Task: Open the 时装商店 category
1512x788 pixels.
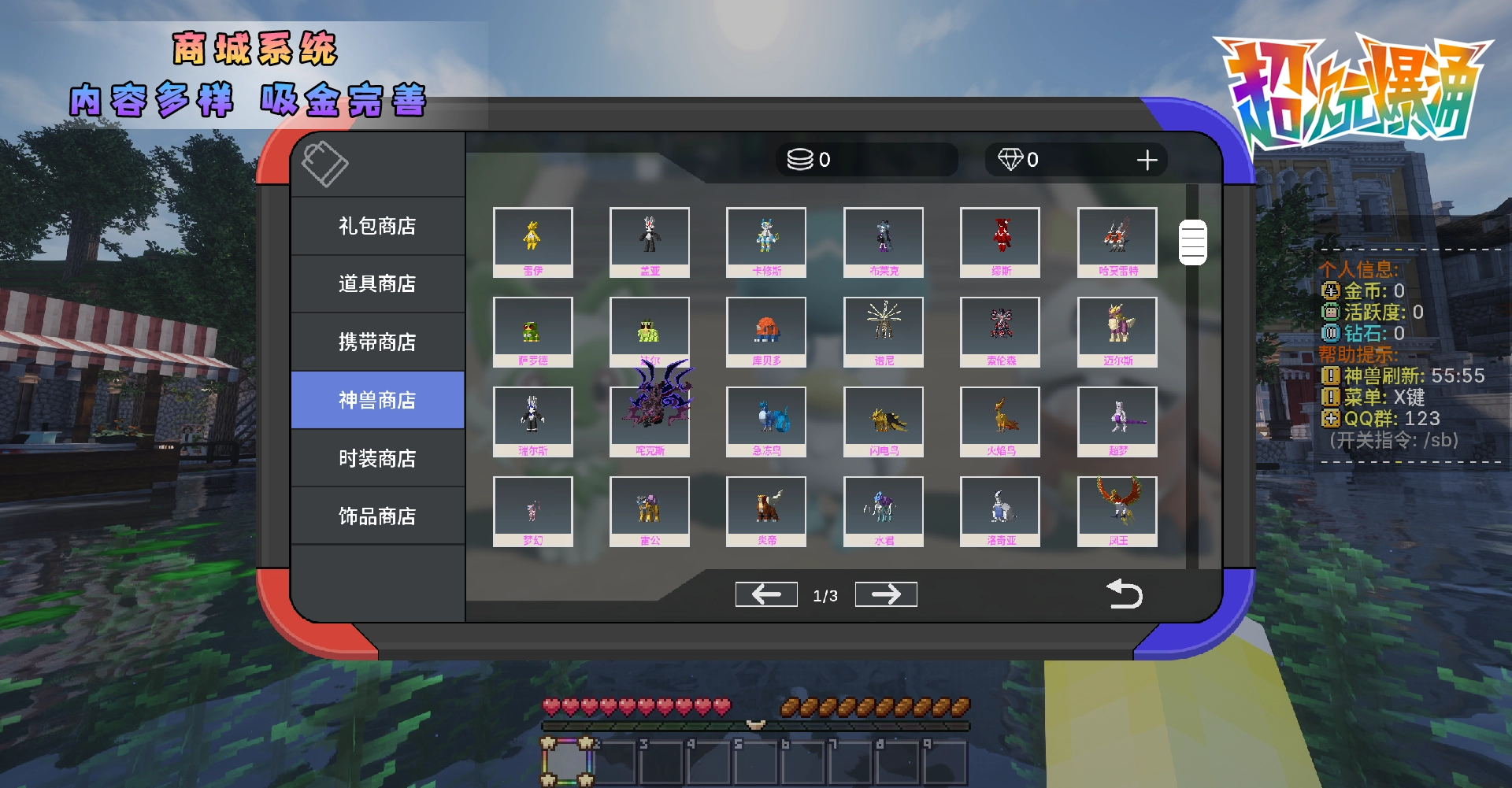Action: click(377, 457)
